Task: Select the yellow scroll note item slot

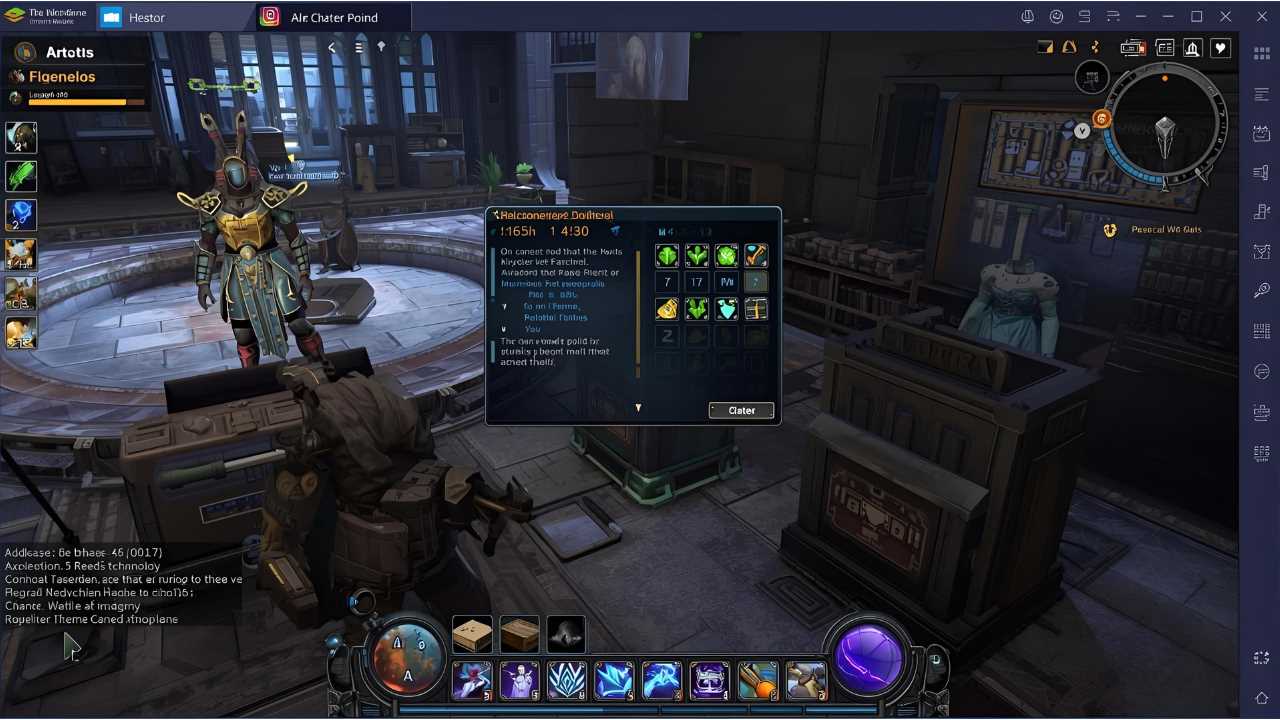Action: click(756, 309)
